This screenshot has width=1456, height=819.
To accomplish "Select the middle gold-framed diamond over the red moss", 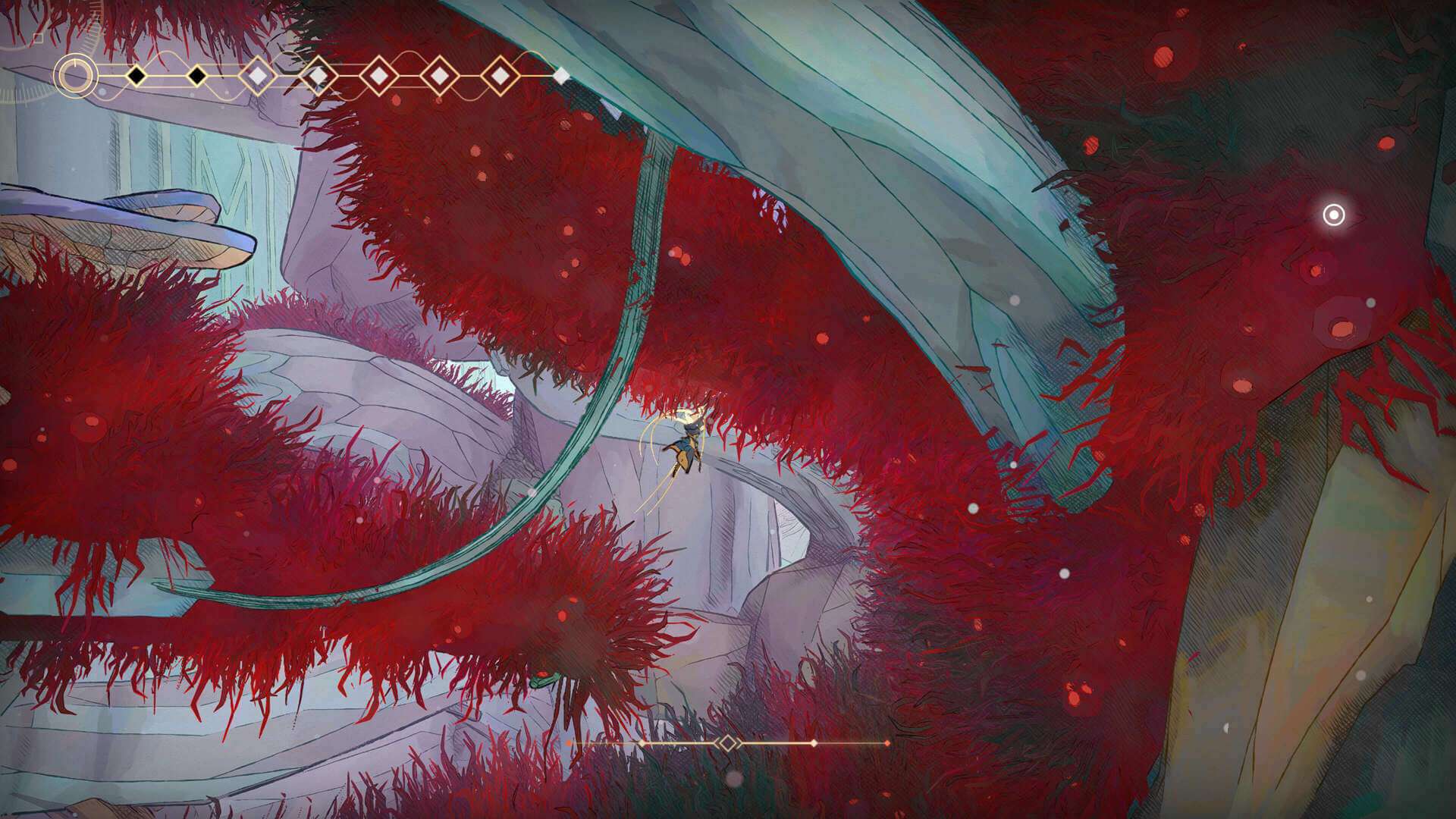I will [x=438, y=76].
